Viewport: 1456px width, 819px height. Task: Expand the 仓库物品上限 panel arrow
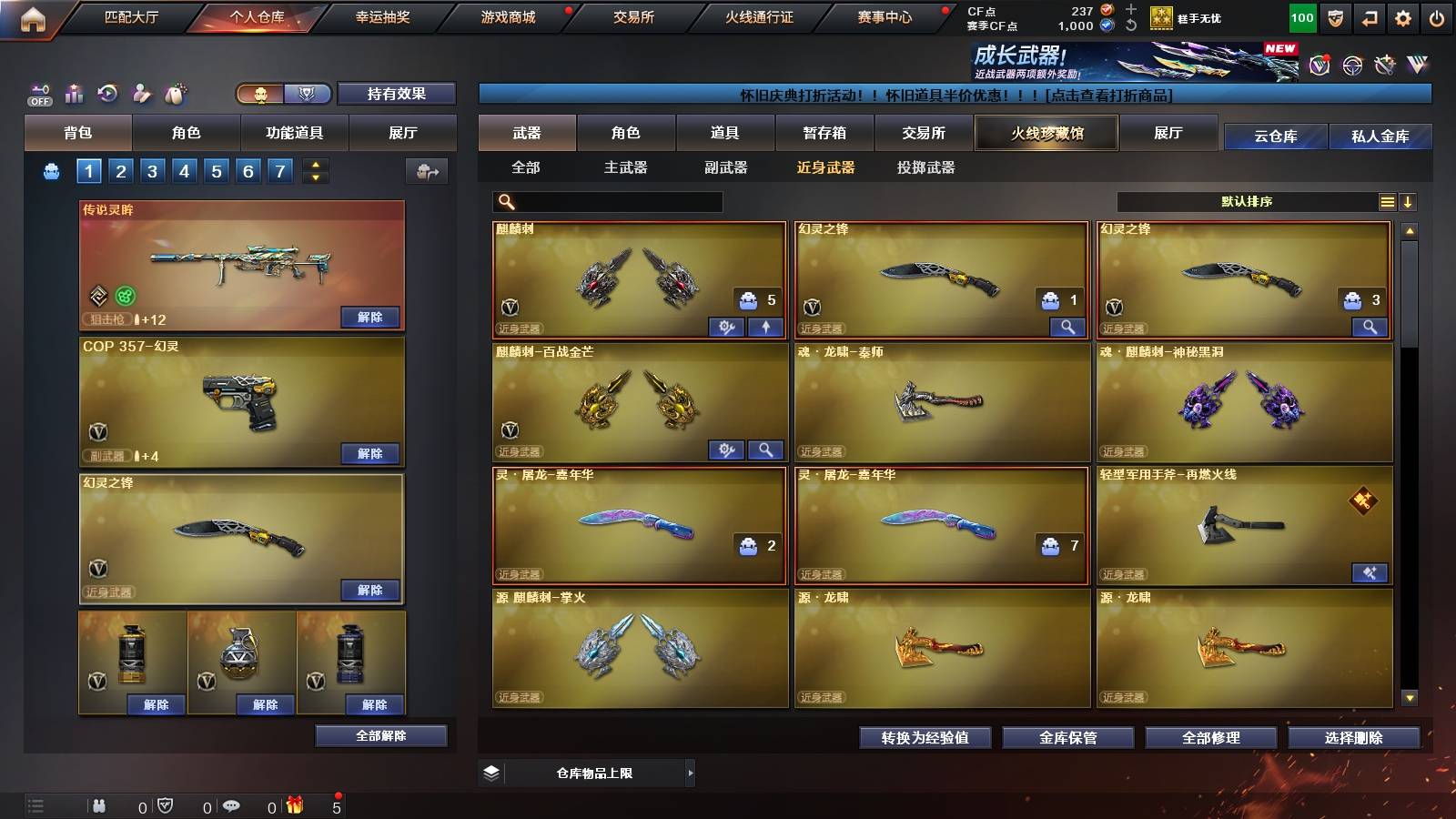coord(692,773)
